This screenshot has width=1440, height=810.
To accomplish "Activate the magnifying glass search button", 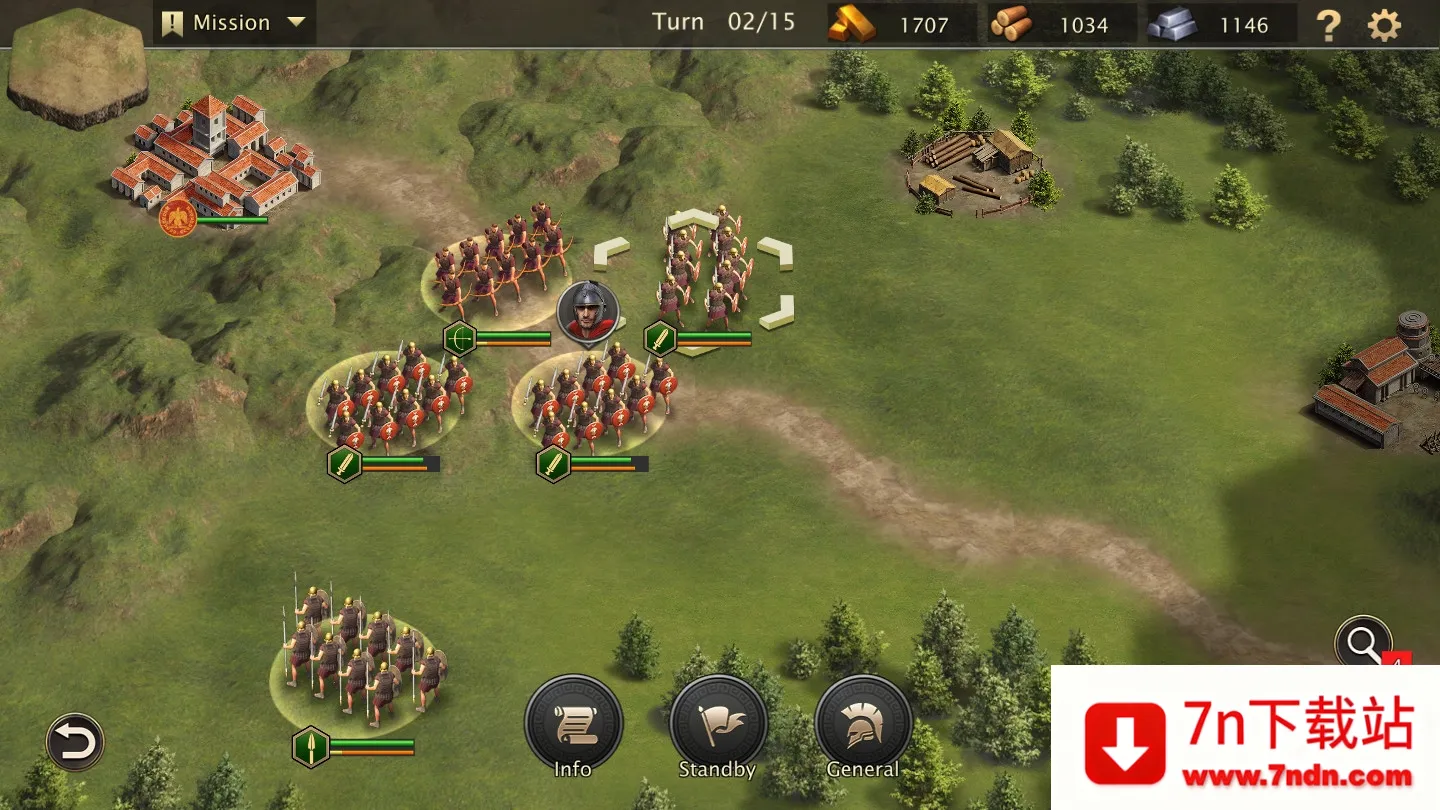I will [1363, 644].
